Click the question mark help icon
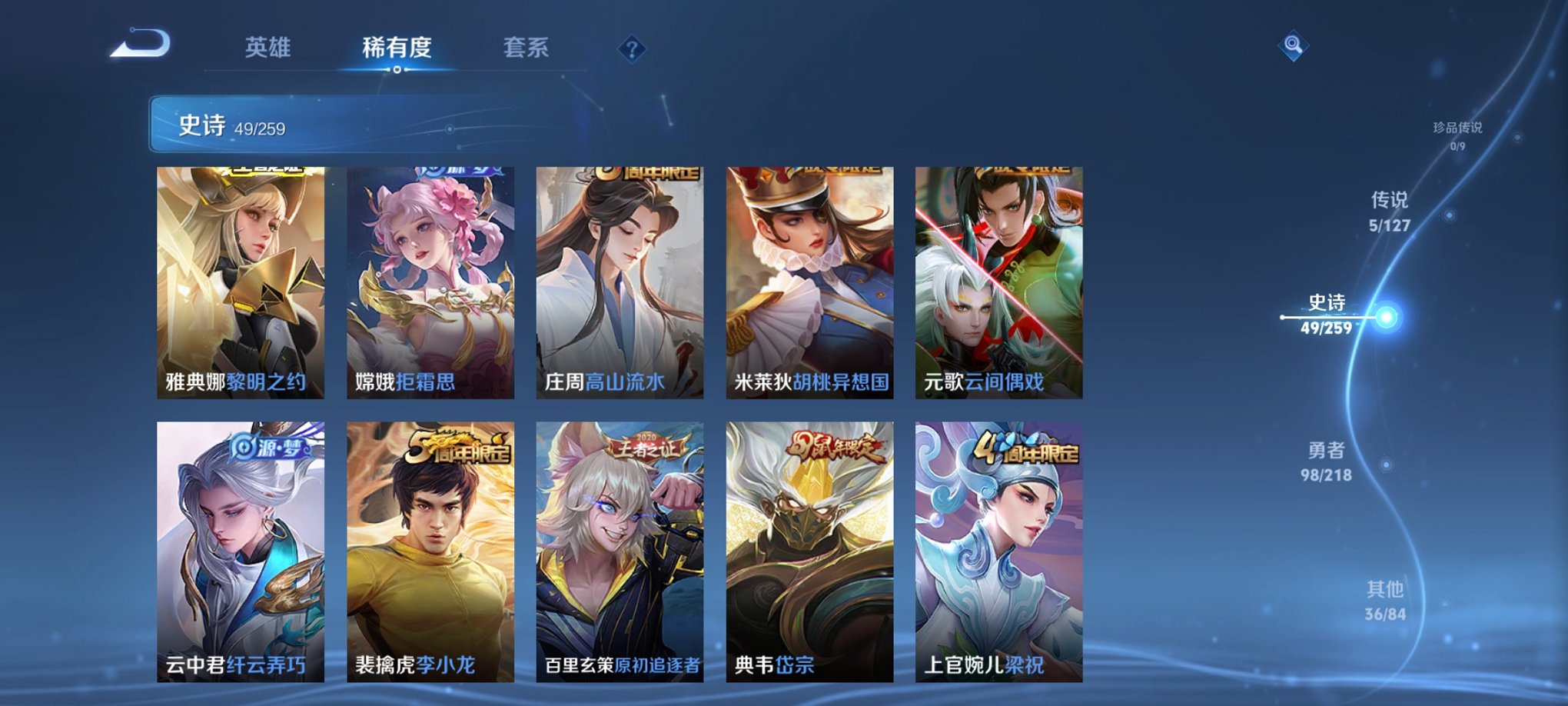Viewport: 1568px width, 706px height. (x=633, y=50)
